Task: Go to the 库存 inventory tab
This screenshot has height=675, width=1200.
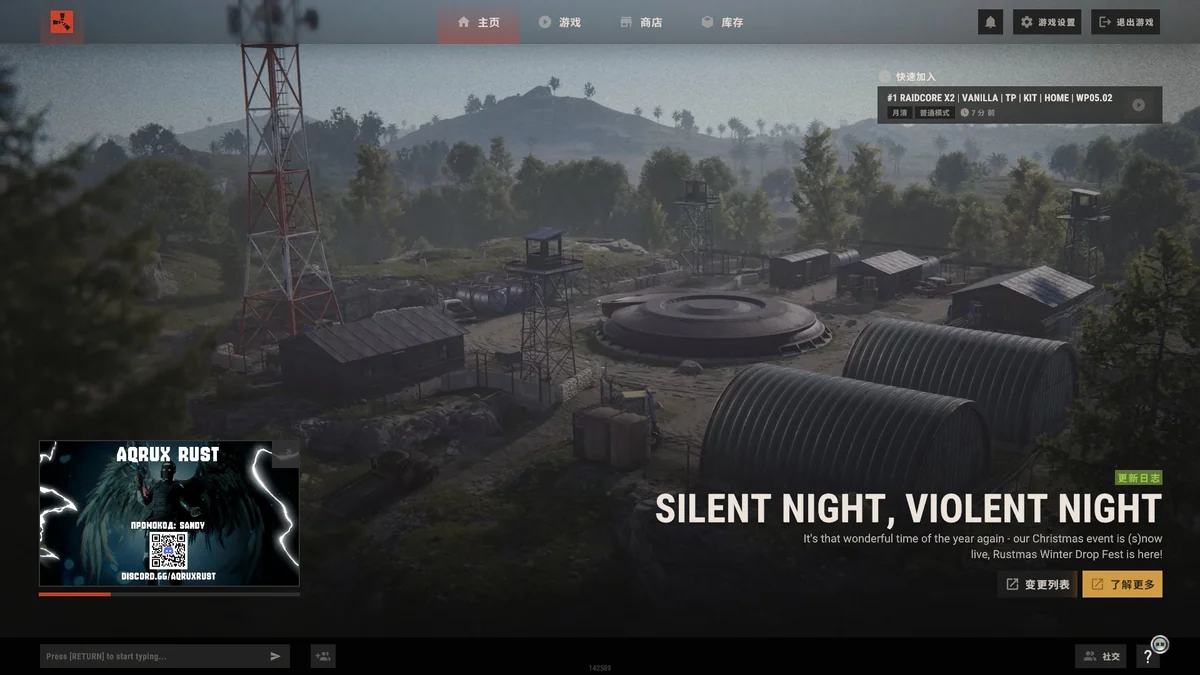Action: [722, 22]
